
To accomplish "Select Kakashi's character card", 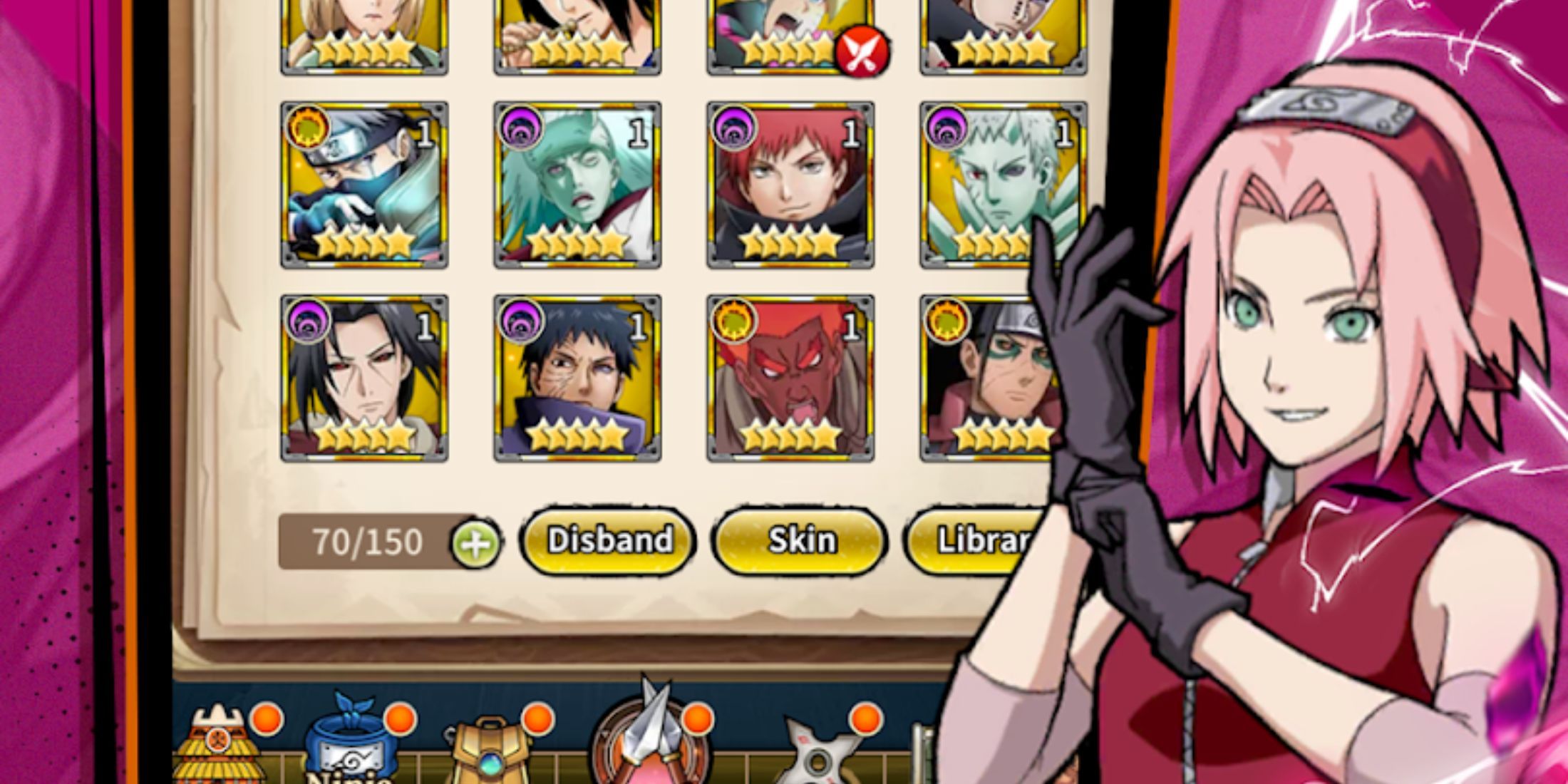I will (365, 185).
